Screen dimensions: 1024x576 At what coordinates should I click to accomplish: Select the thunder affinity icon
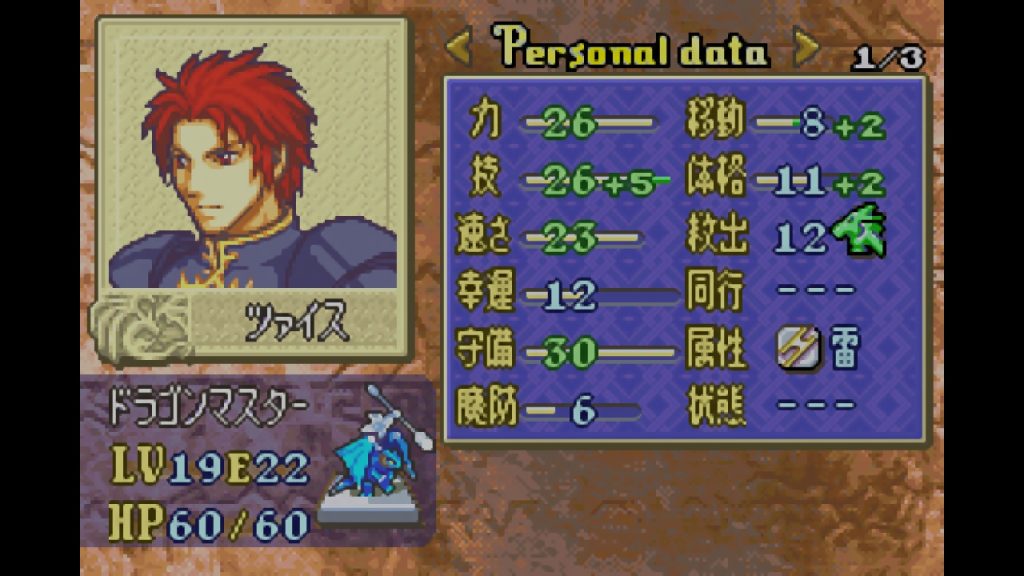pyautogui.click(x=792, y=350)
